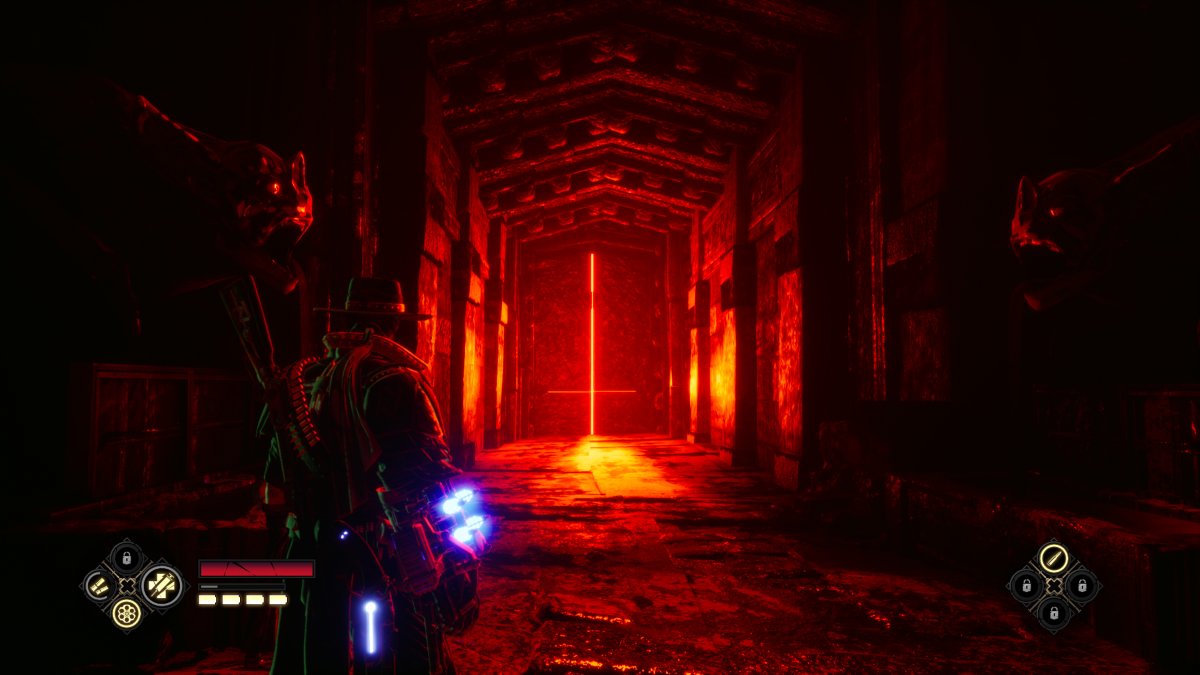Select the rifle bullet ammo slot
This screenshot has width=1200, height=675.
pyautogui.click(x=1053, y=558)
